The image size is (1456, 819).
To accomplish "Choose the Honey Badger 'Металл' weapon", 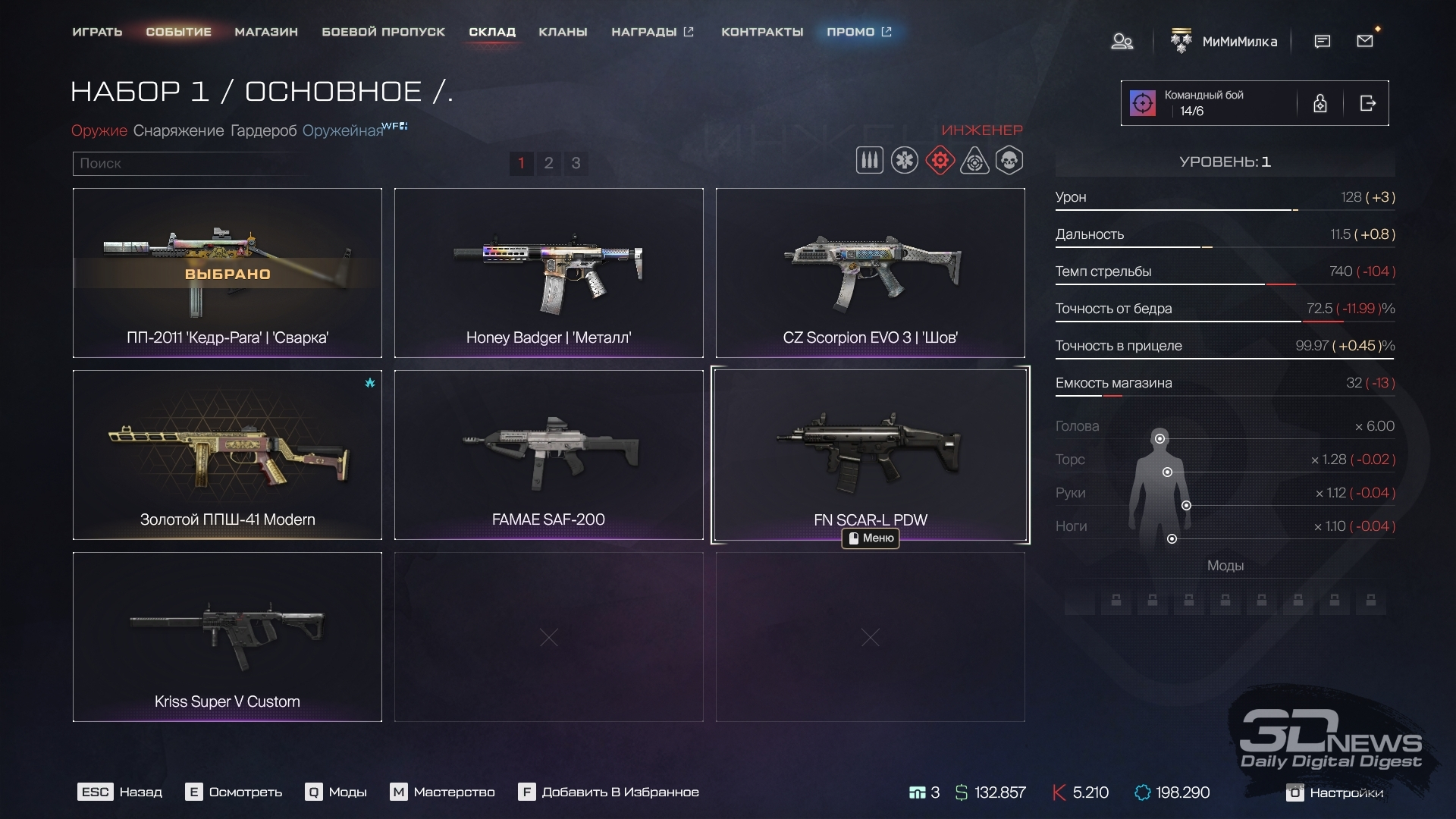I will 548,273.
